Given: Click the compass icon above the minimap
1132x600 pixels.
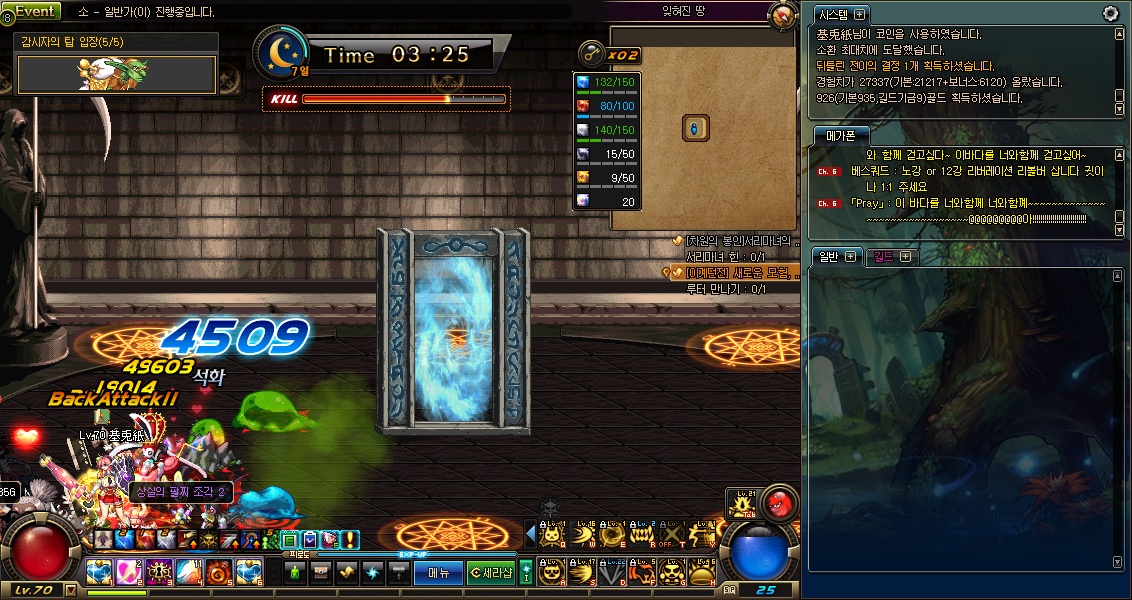Looking at the screenshot, I should click(782, 15).
